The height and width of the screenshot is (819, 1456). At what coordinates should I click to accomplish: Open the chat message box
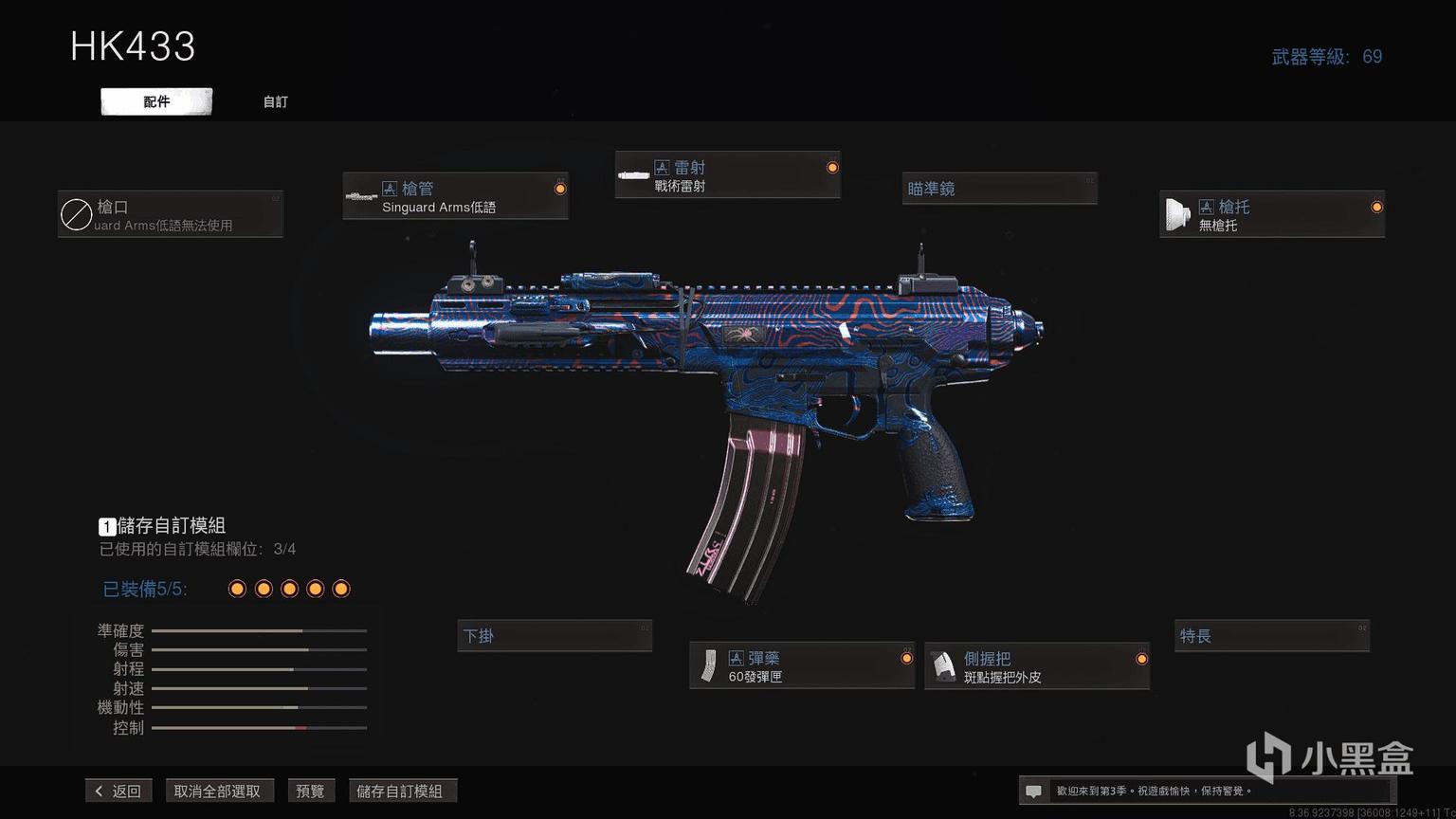point(1034,791)
